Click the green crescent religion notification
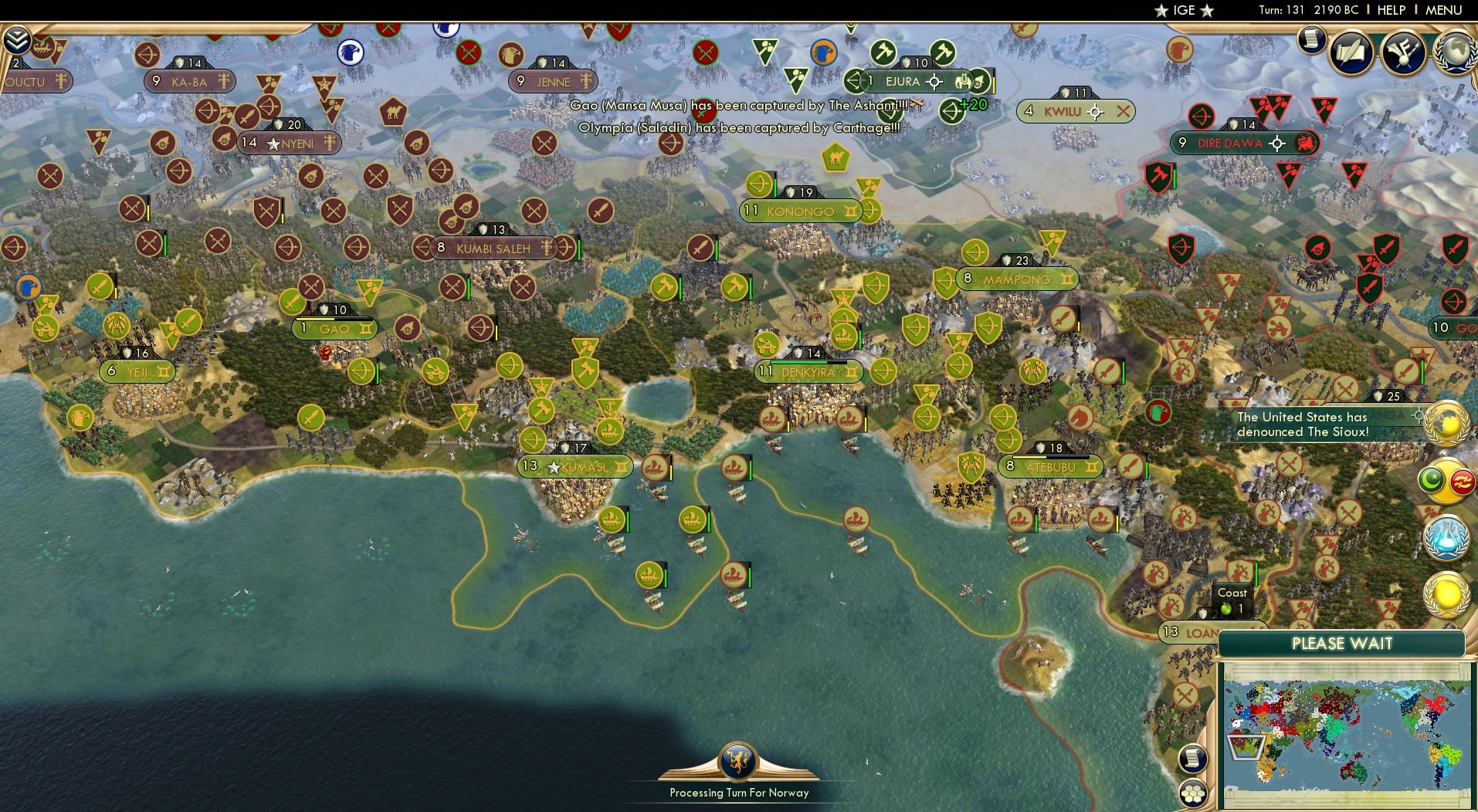Screen dimensions: 1478x812 pyautogui.click(x=1431, y=479)
